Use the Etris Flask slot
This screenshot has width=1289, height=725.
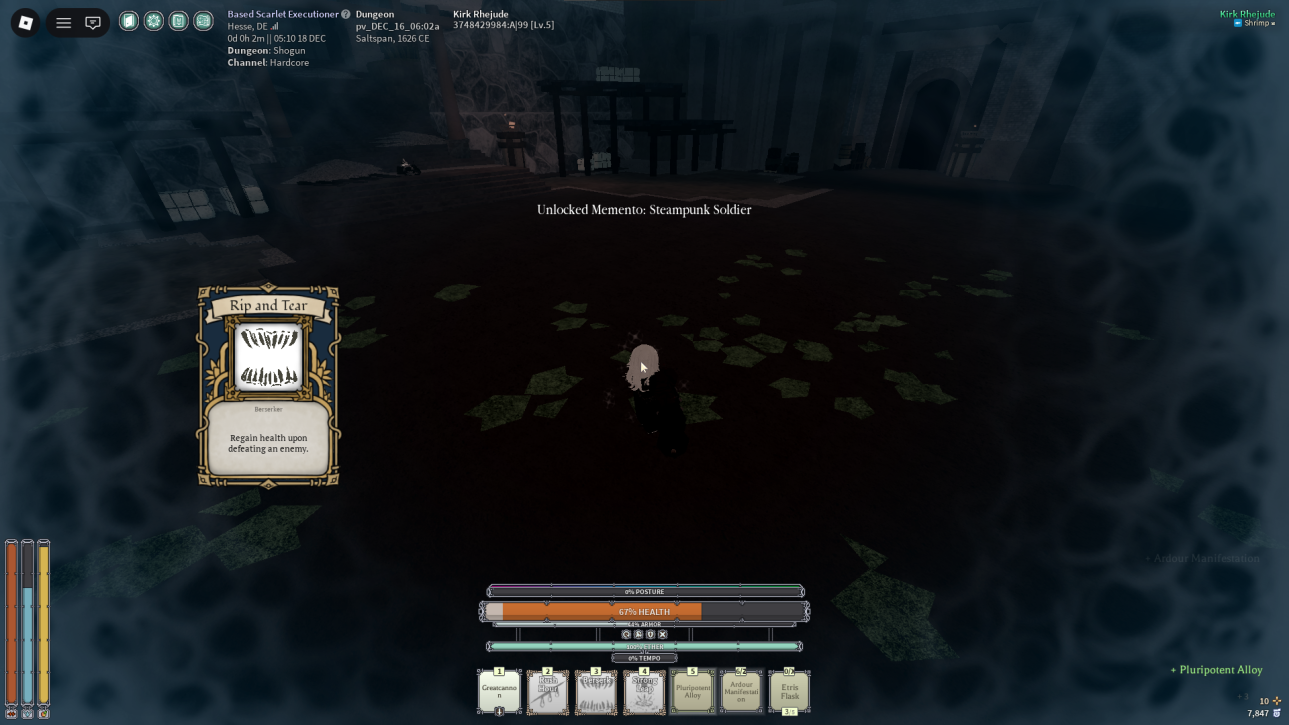(x=789, y=692)
